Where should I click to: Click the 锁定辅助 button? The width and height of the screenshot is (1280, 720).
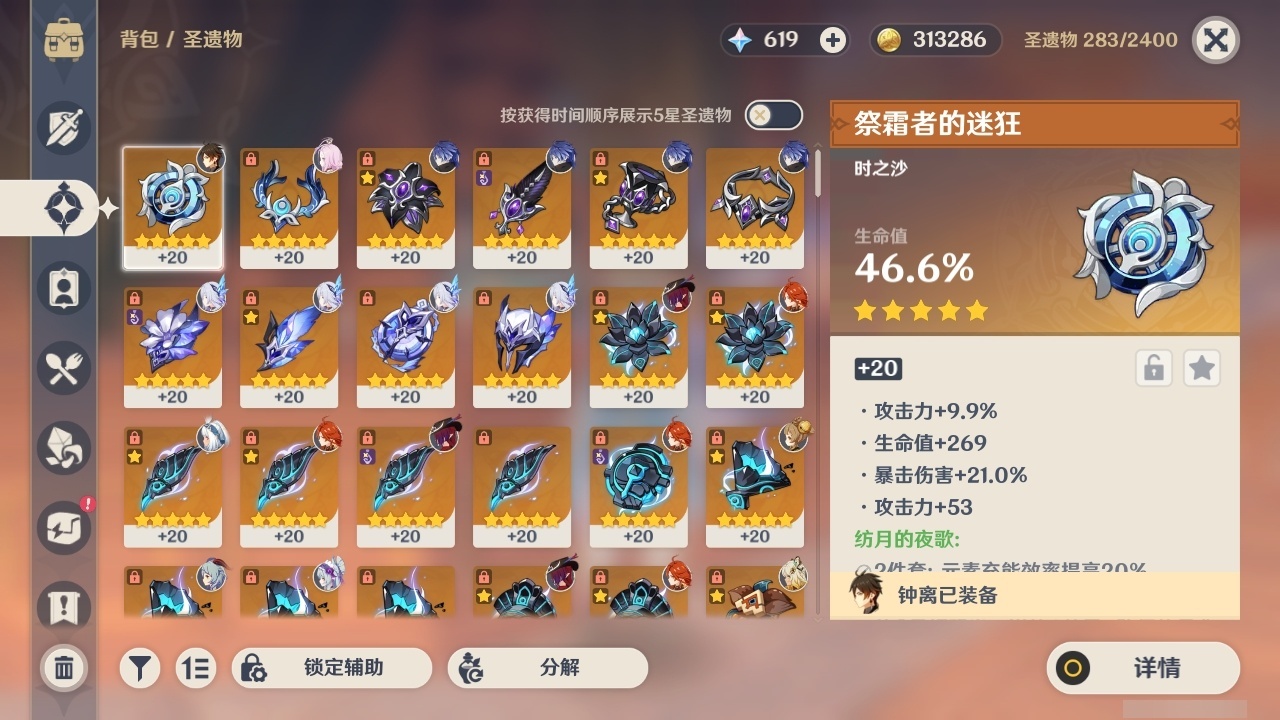(x=333, y=667)
